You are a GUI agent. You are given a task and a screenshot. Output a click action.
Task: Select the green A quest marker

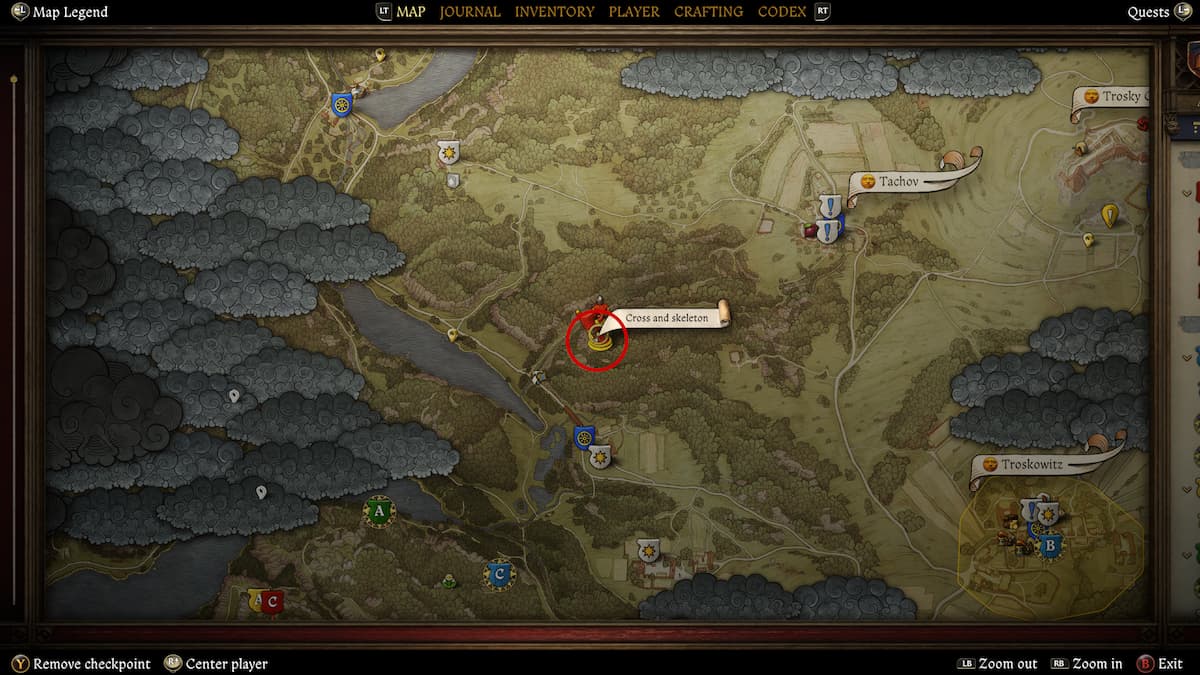pos(378,512)
